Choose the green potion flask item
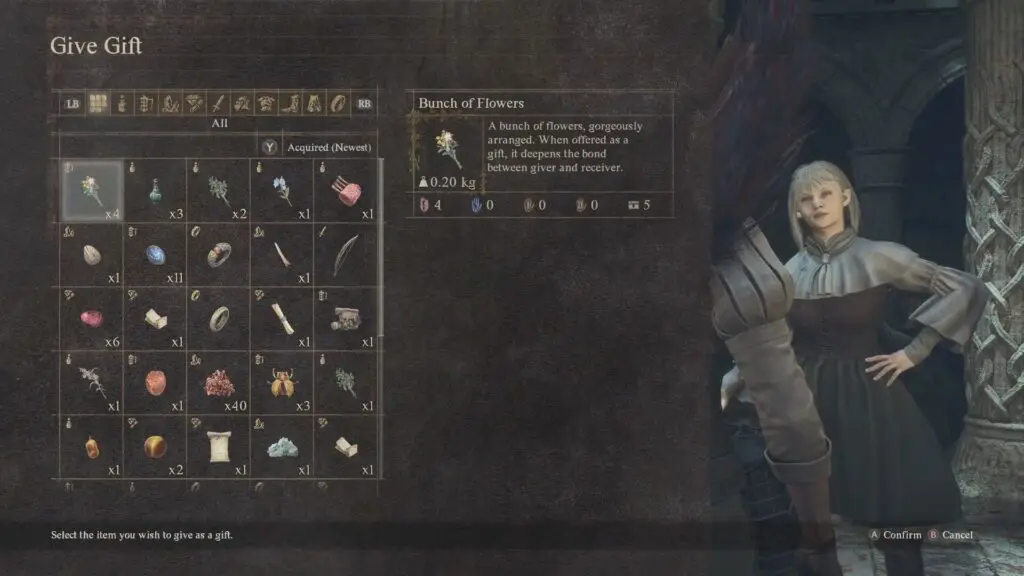 click(x=155, y=190)
